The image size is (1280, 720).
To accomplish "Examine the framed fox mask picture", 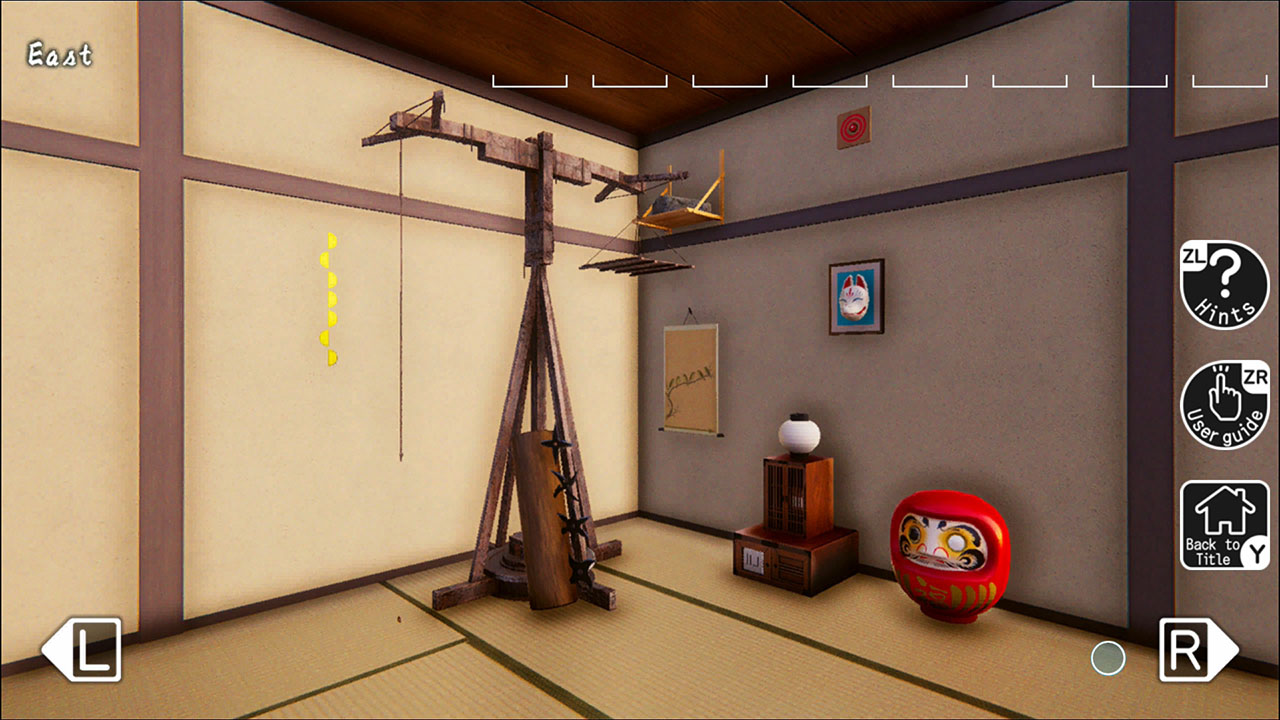I will (x=855, y=298).
